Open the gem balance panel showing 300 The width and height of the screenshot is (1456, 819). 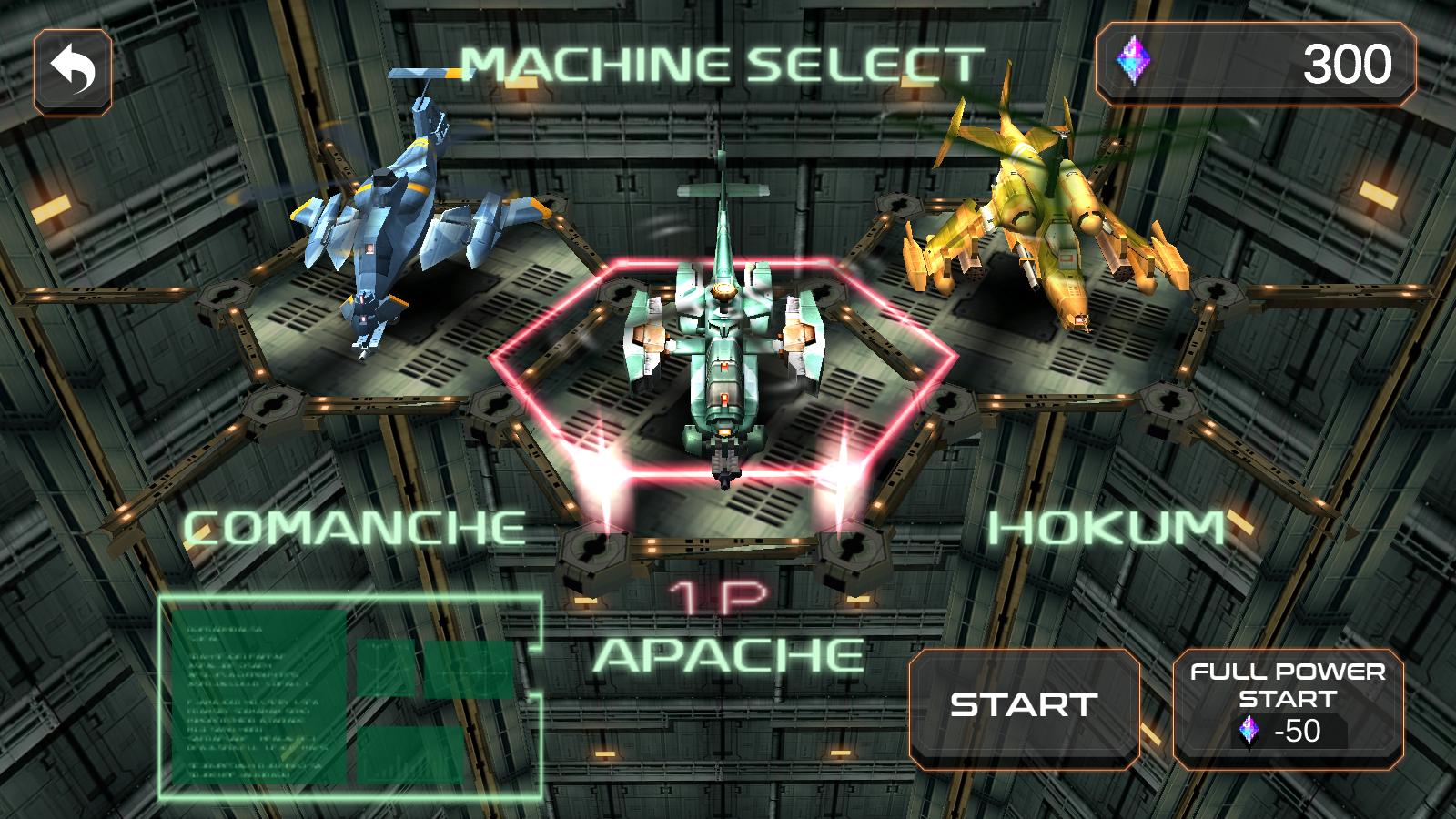click(x=1256, y=65)
